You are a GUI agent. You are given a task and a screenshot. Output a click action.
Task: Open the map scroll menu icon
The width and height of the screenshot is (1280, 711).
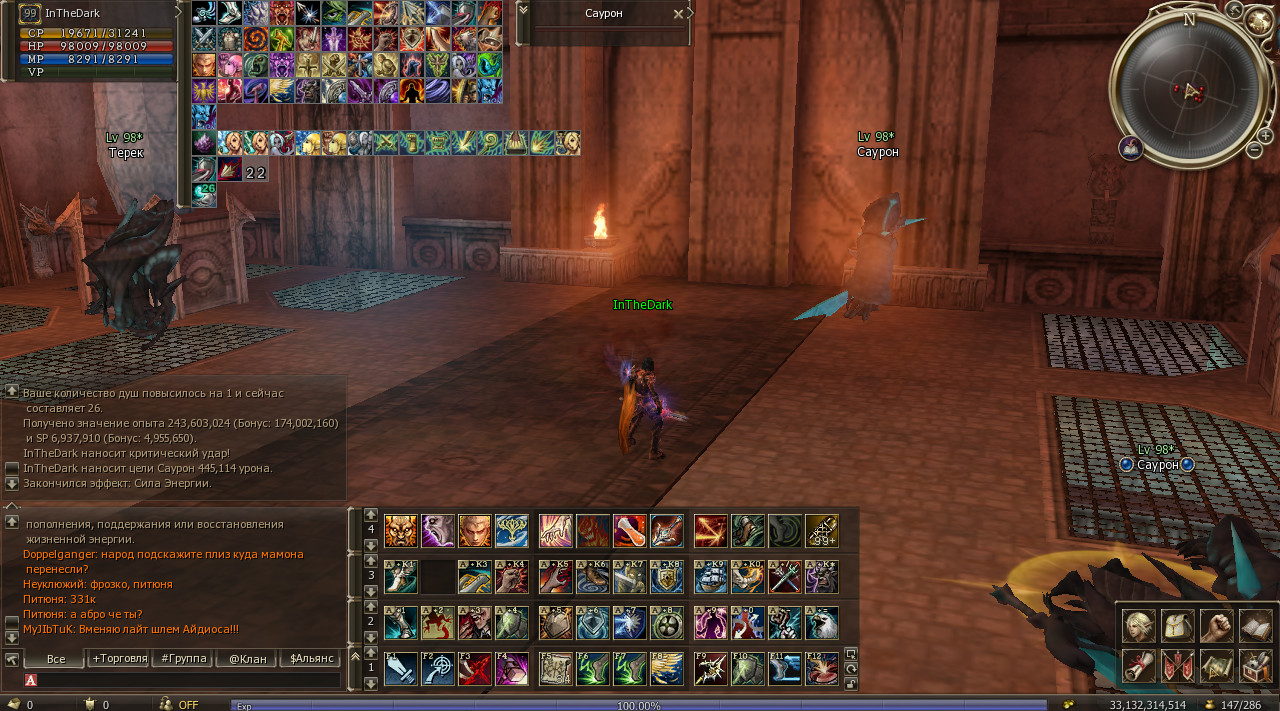coord(1216,665)
